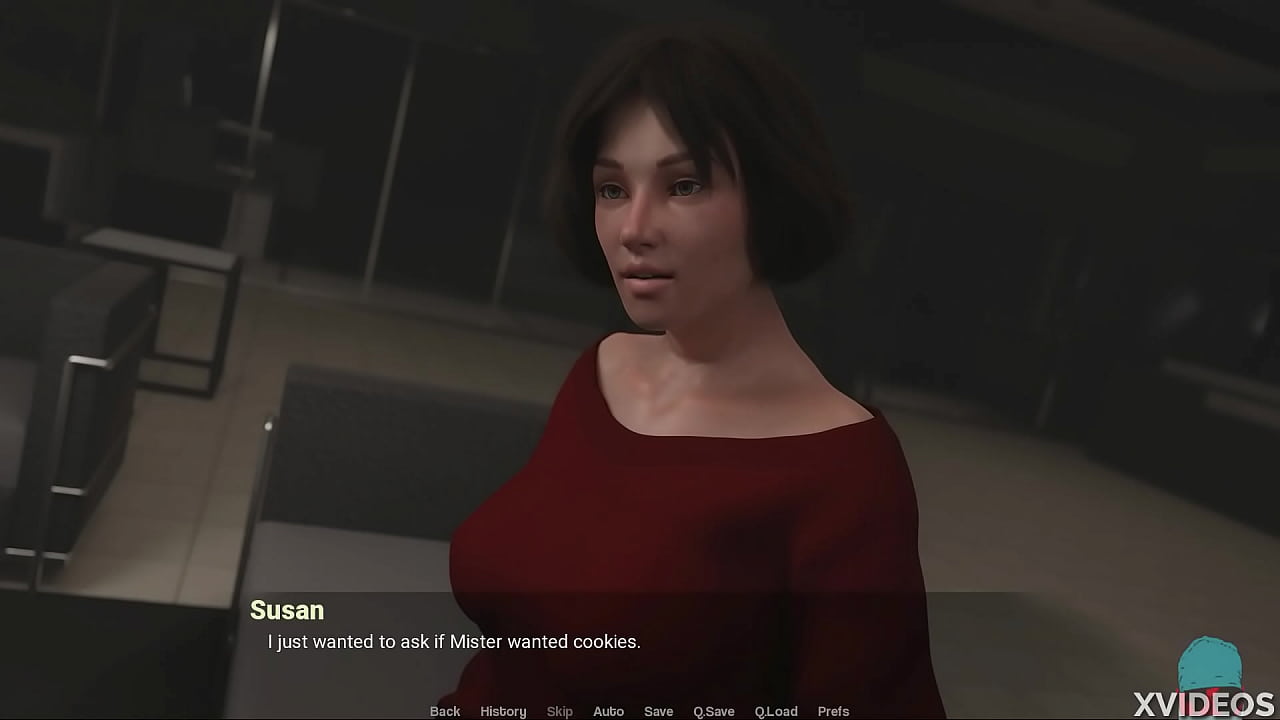The height and width of the screenshot is (720, 1280).
Task: Quick load with Q.Load
Action: click(x=776, y=711)
